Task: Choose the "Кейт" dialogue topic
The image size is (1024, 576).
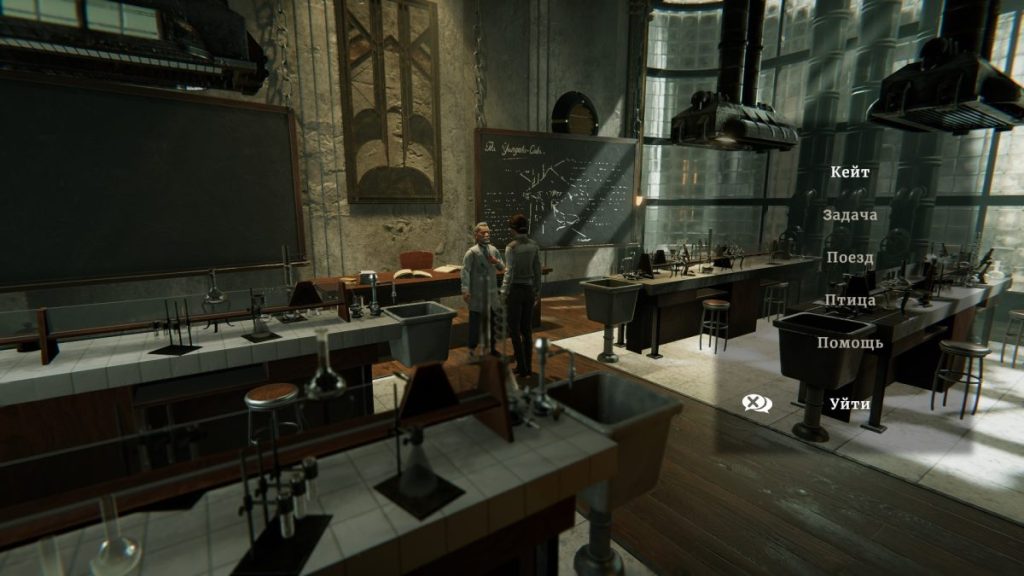Action: pyautogui.click(x=850, y=172)
